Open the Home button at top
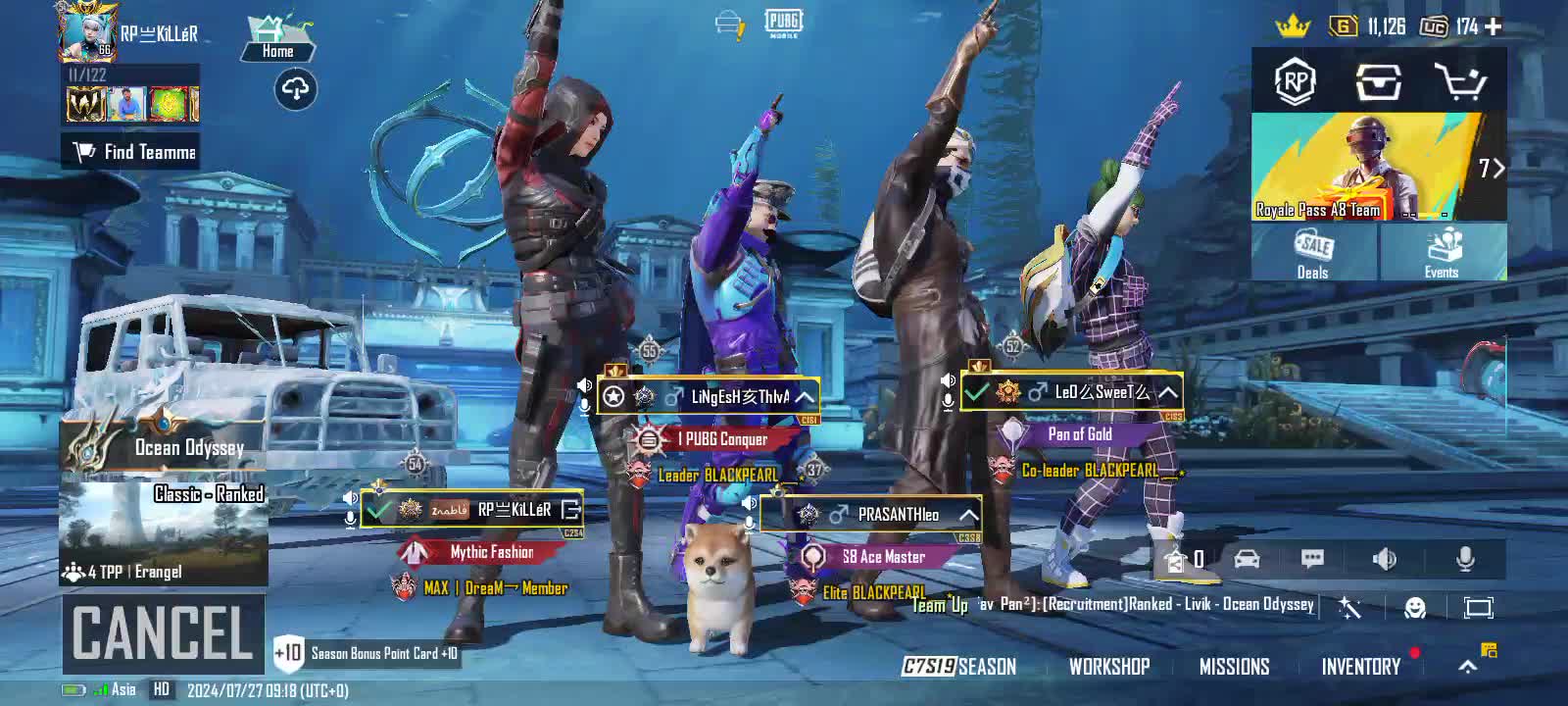 pos(277,39)
